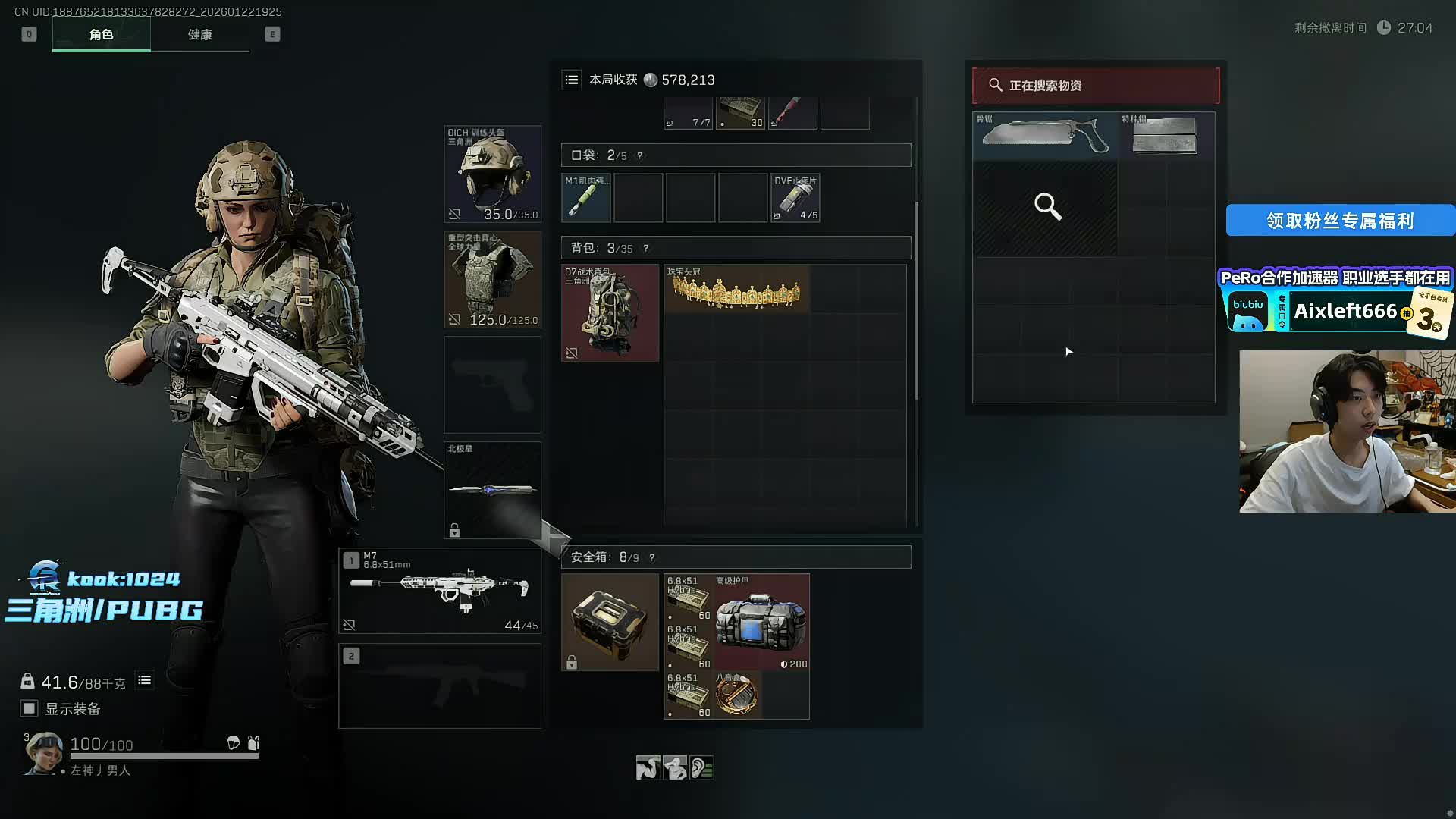Select the heavy assault vest armor slot
1456x819 pixels.
pyautogui.click(x=492, y=279)
